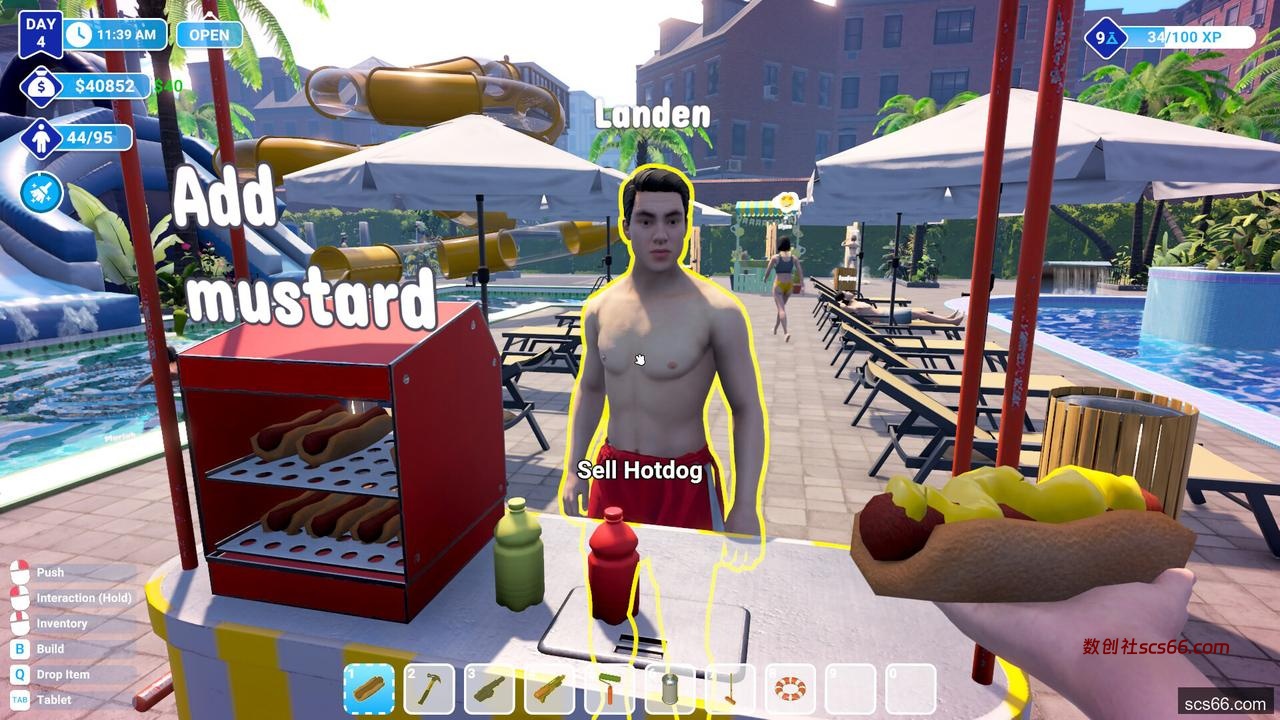Choose the green tool in hotbar slot 3
This screenshot has width=1280, height=720.
click(489, 689)
